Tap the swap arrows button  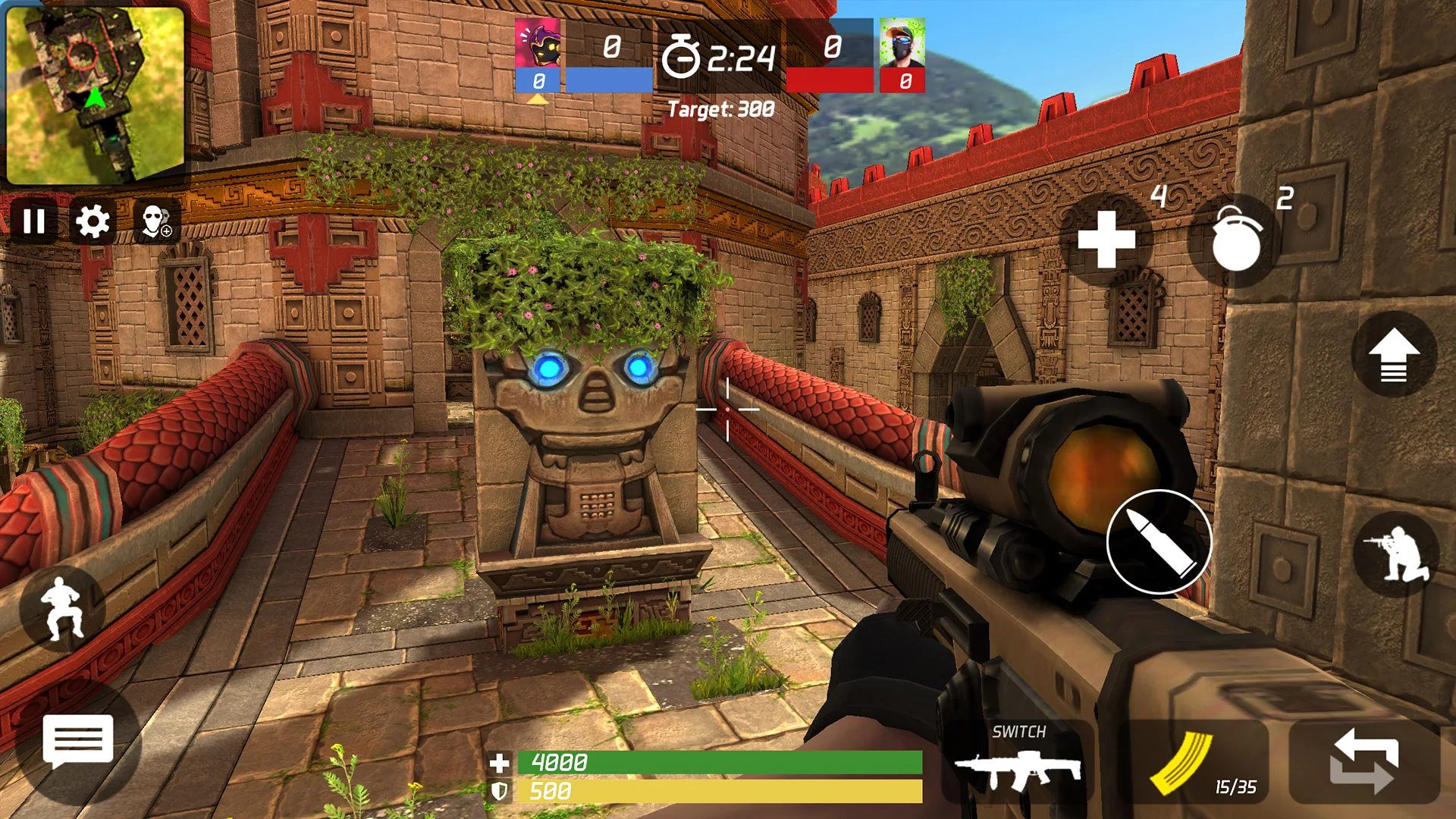(x=1363, y=762)
